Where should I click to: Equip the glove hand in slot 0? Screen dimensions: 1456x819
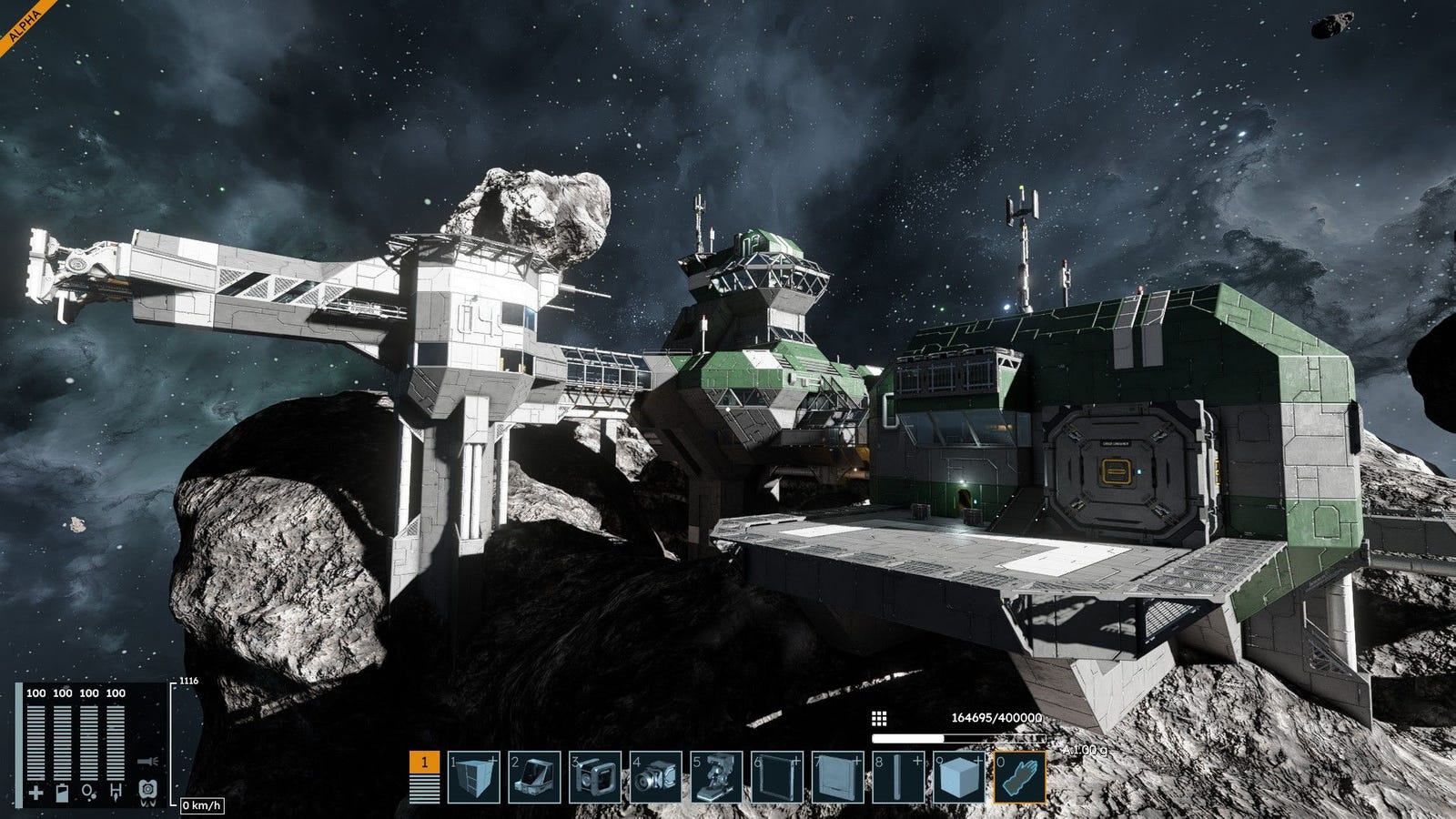(1018, 777)
